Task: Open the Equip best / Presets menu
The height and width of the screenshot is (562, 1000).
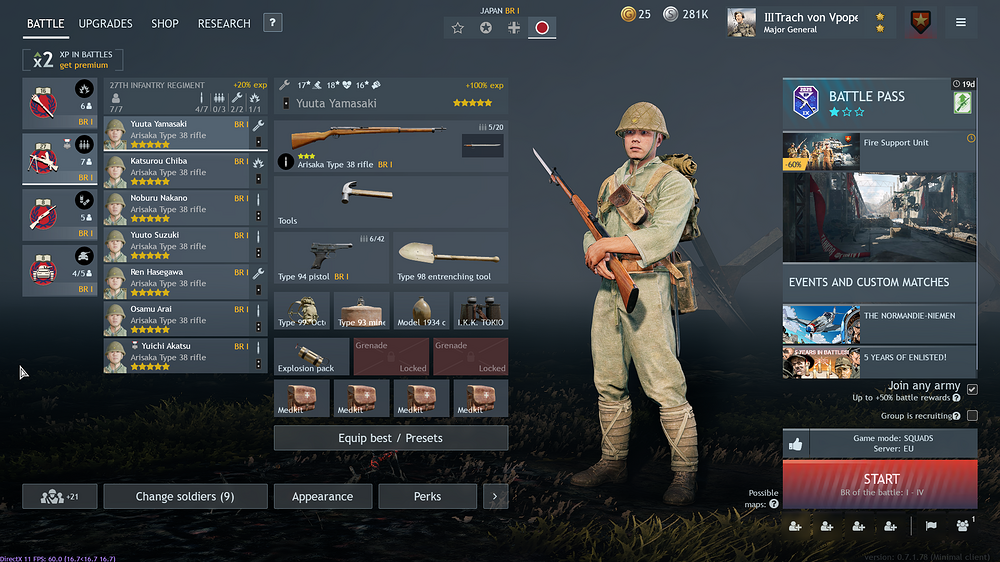Action: point(390,438)
